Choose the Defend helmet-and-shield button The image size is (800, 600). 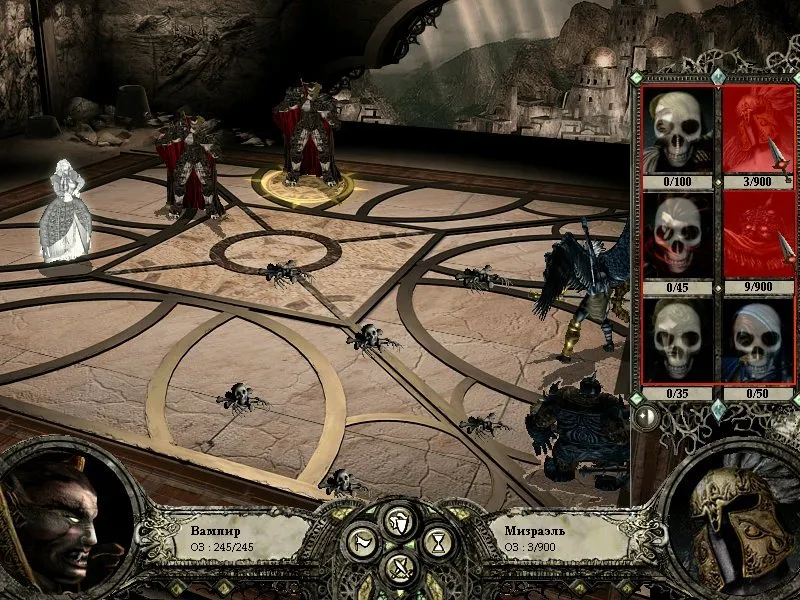[x=400, y=520]
